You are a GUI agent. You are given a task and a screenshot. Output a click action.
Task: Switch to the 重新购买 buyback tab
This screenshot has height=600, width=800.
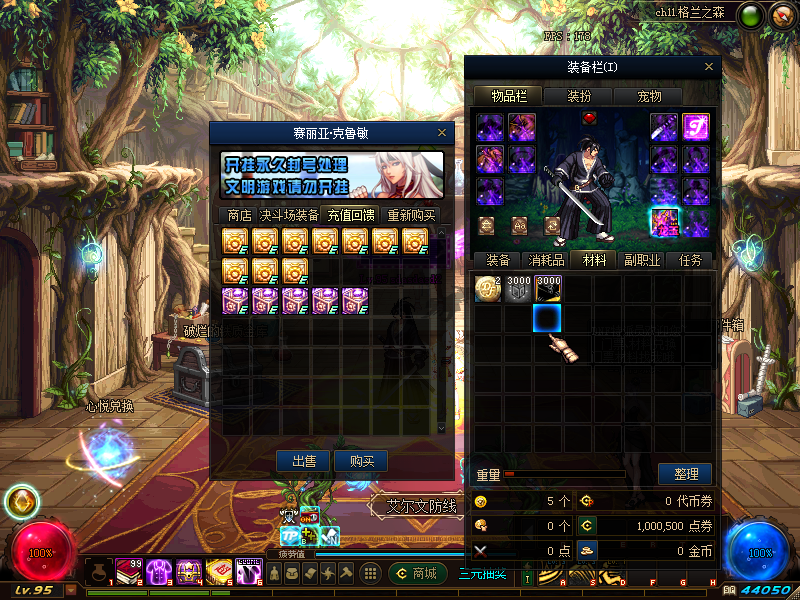[x=411, y=215]
